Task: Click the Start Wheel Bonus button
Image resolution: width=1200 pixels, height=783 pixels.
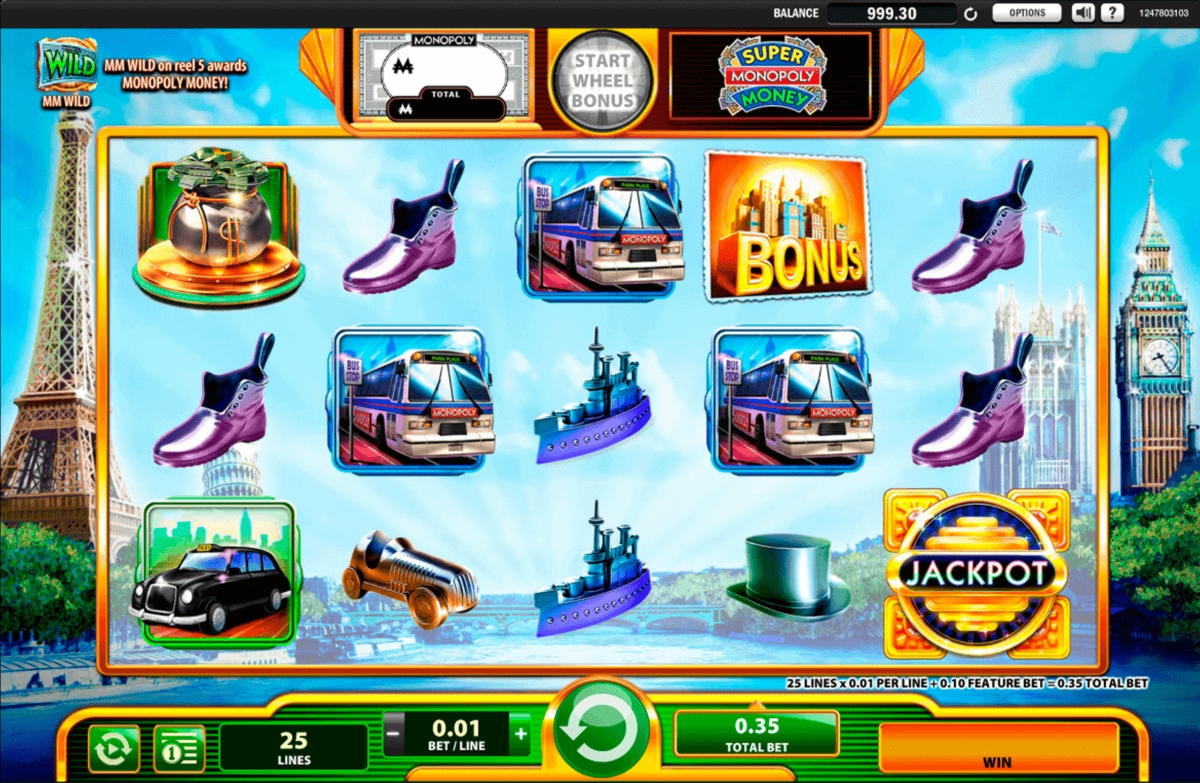Action: coord(602,81)
